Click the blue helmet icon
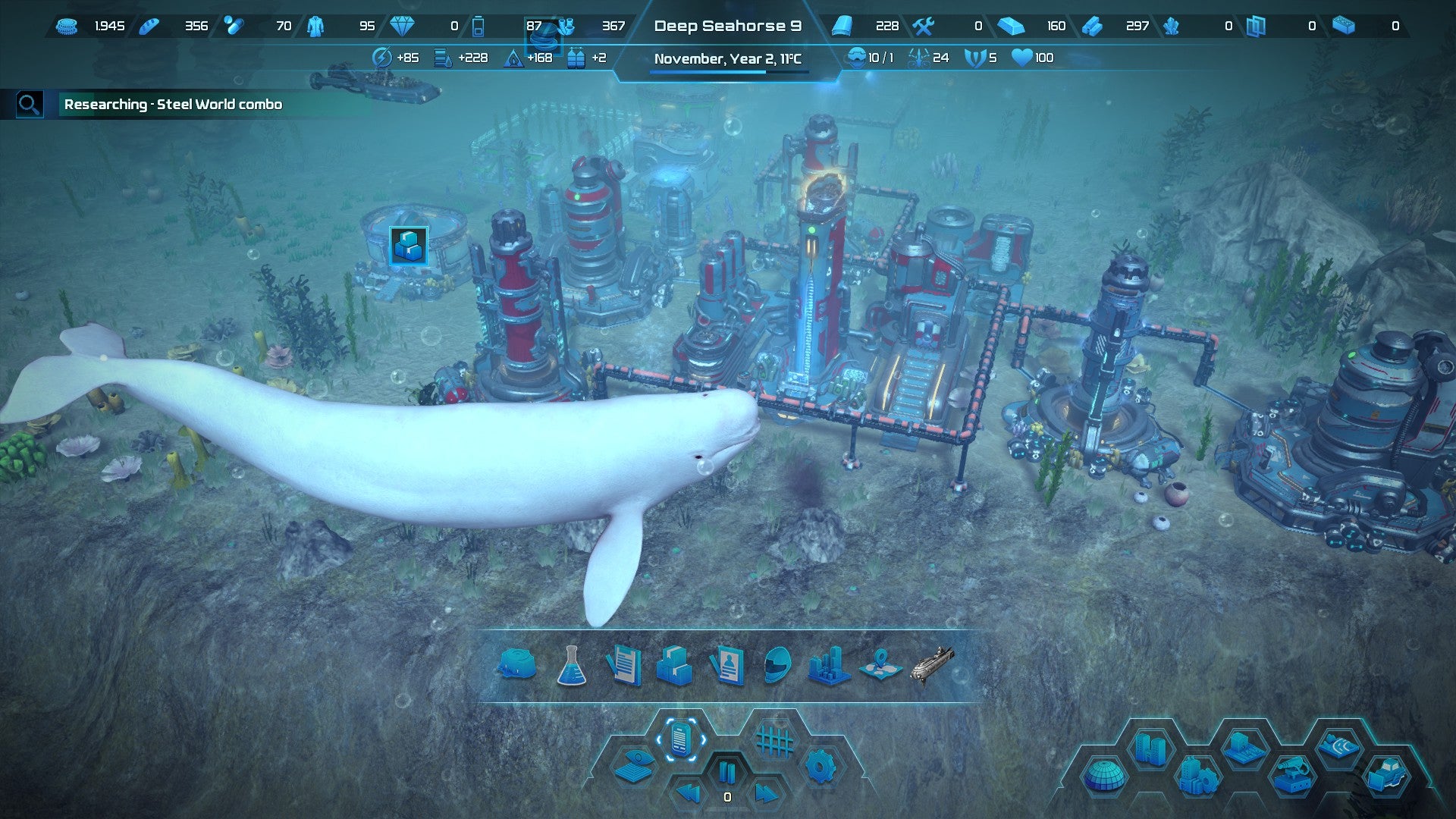 777,666
